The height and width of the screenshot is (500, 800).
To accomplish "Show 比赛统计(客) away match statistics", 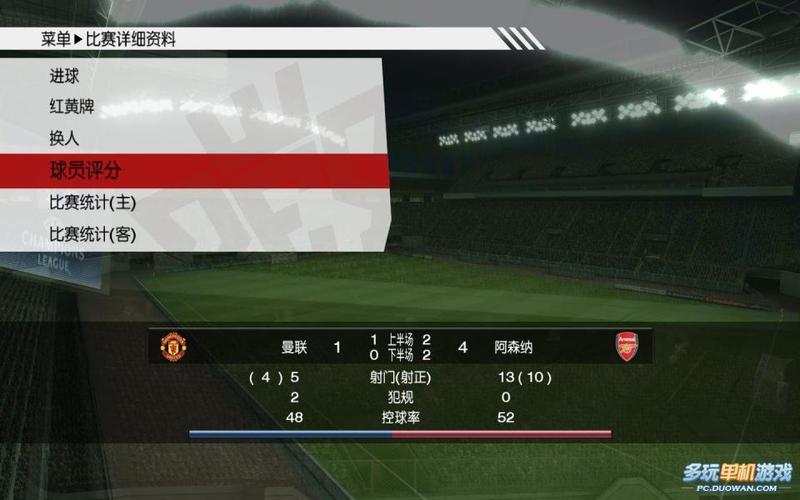I will (92, 234).
